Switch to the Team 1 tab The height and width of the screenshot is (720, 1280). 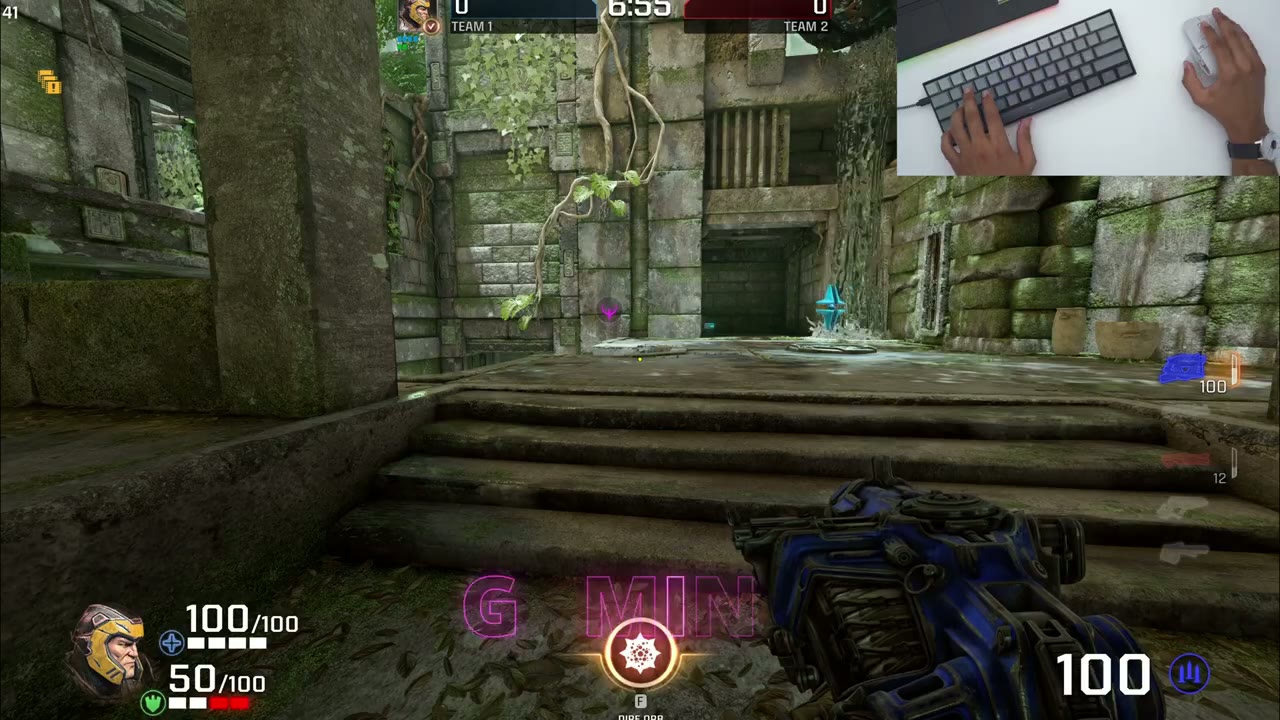click(472, 26)
